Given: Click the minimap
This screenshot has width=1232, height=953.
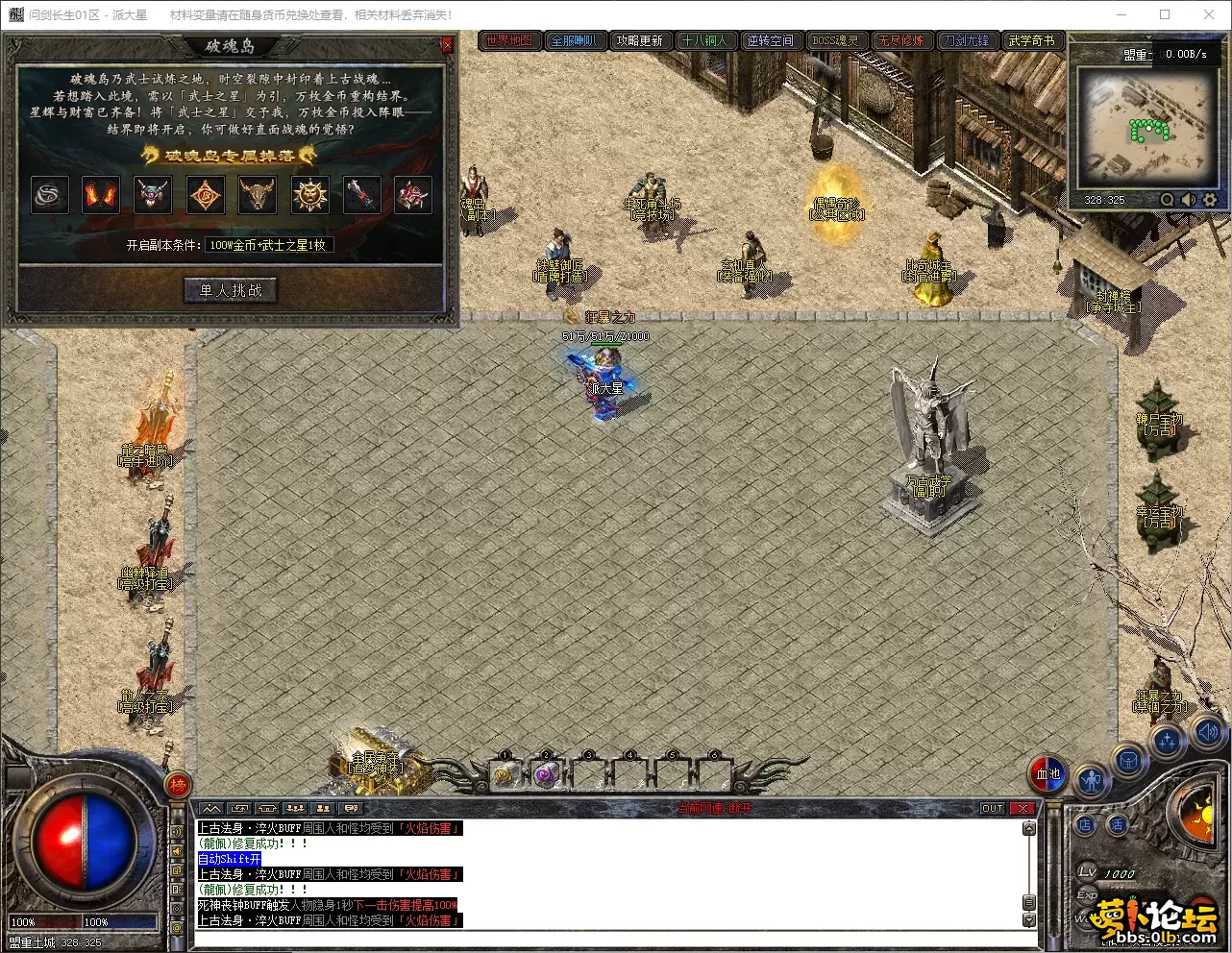Looking at the screenshot, I should [1146, 128].
